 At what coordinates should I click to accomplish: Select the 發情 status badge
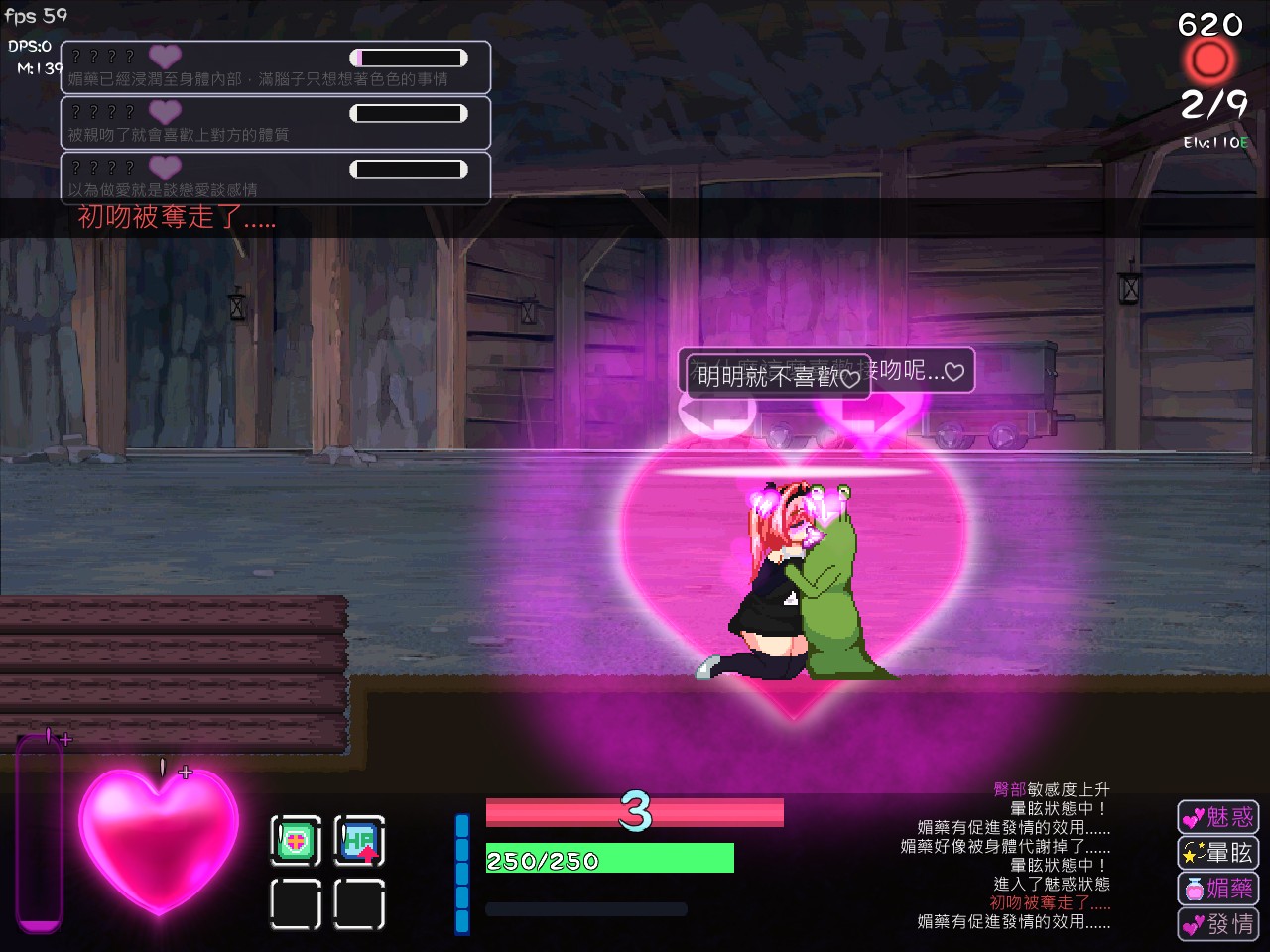tap(1218, 924)
